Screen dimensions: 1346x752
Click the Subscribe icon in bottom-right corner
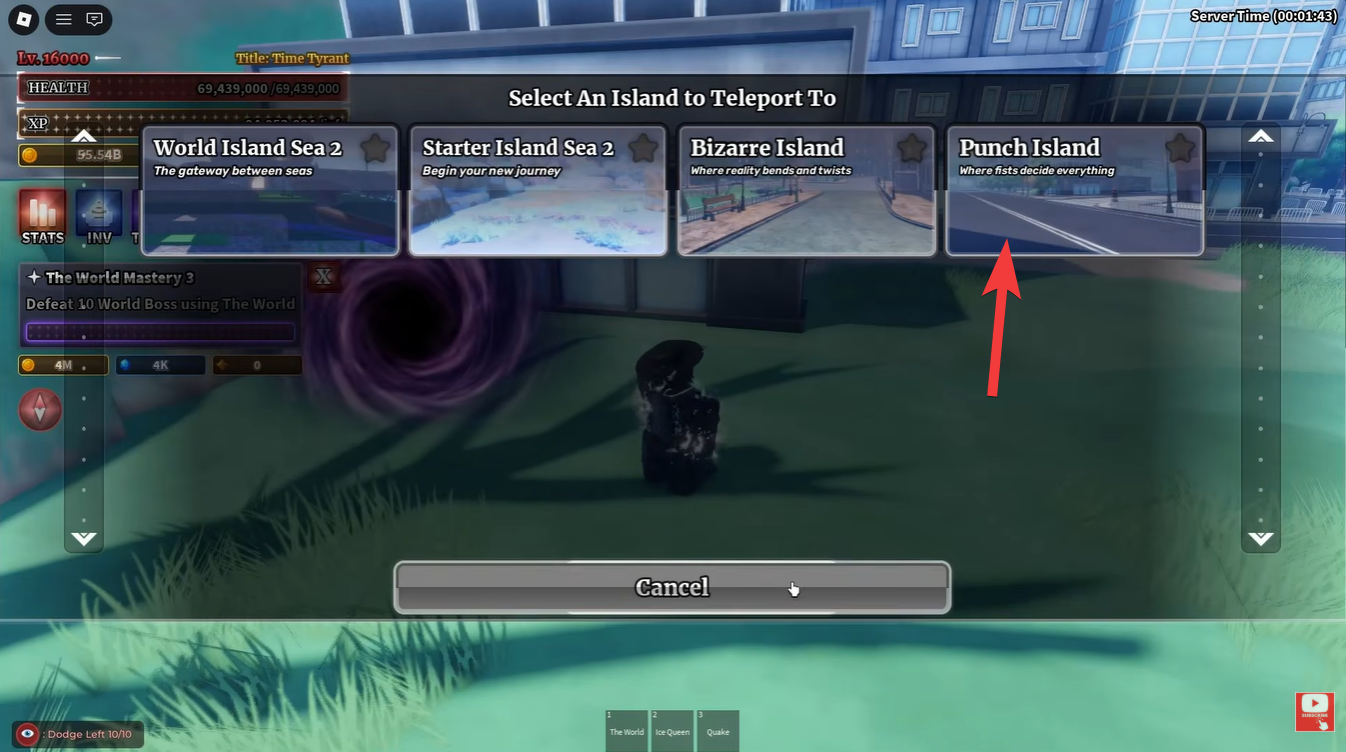1314,711
